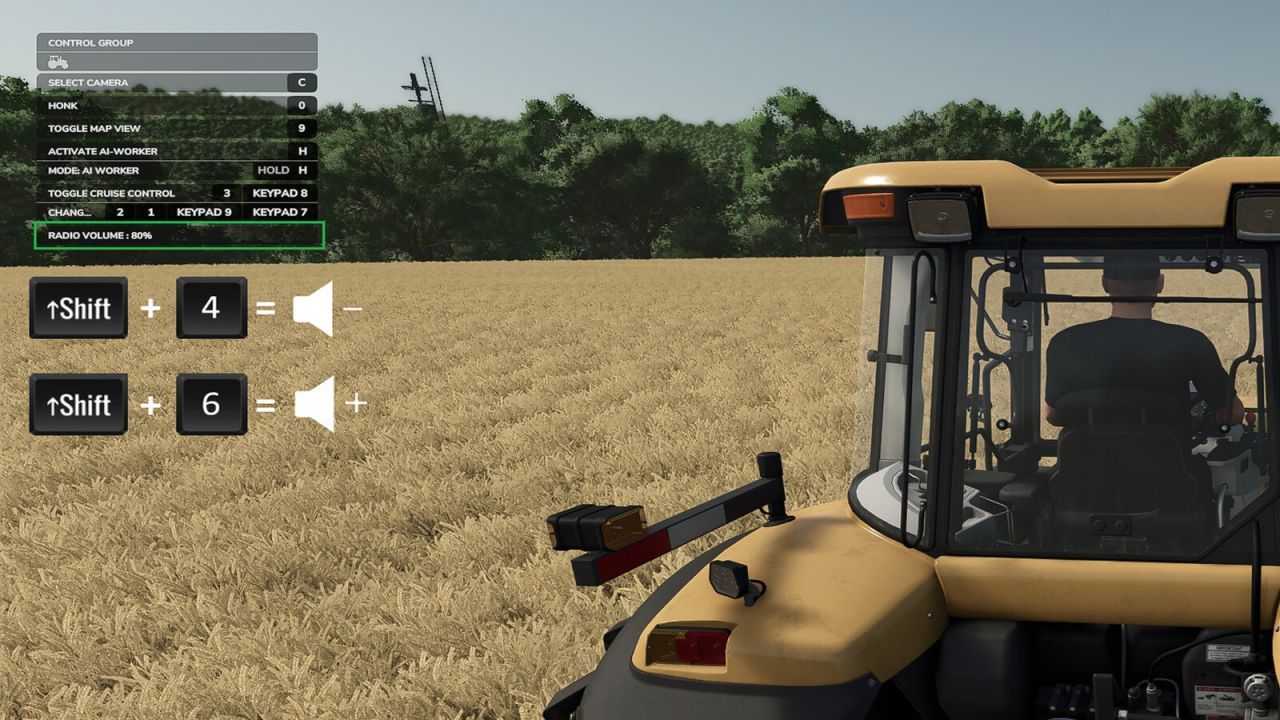The height and width of the screenshot is (720, 1280).
Task: Click the 4 key icon in the volume hint
Action: pos(211,307)
